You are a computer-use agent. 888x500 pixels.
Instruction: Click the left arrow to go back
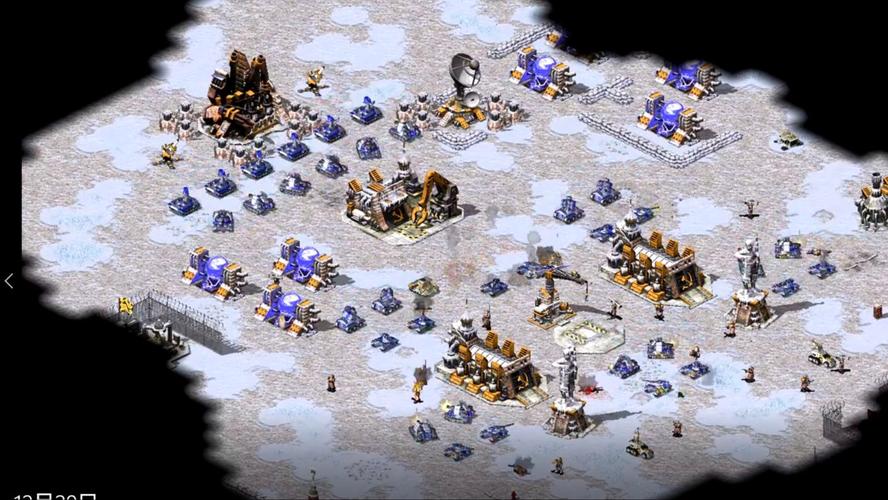pyautogui.click(x=9, y=281)
